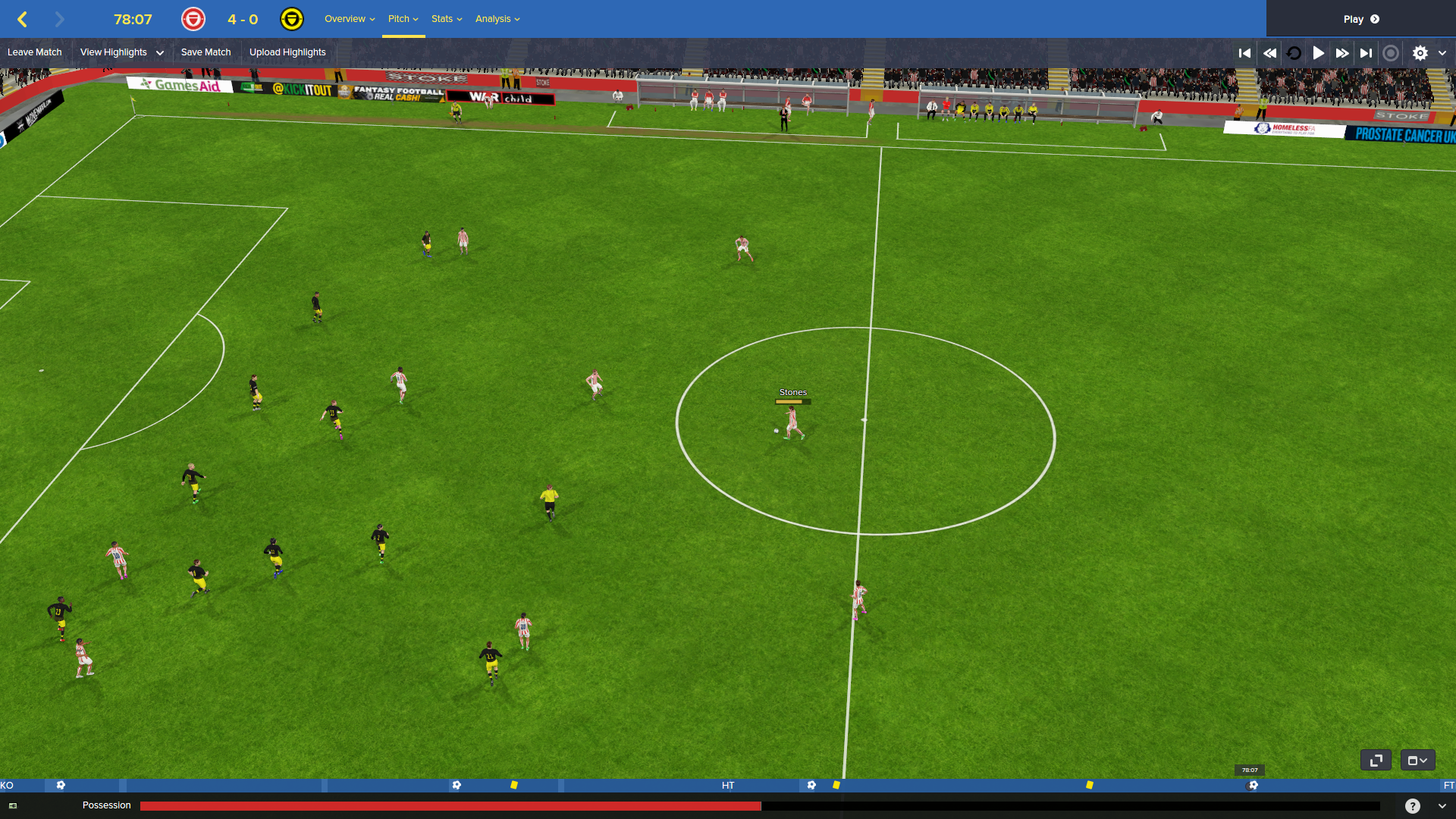Fast forward the match playback

1342,53
